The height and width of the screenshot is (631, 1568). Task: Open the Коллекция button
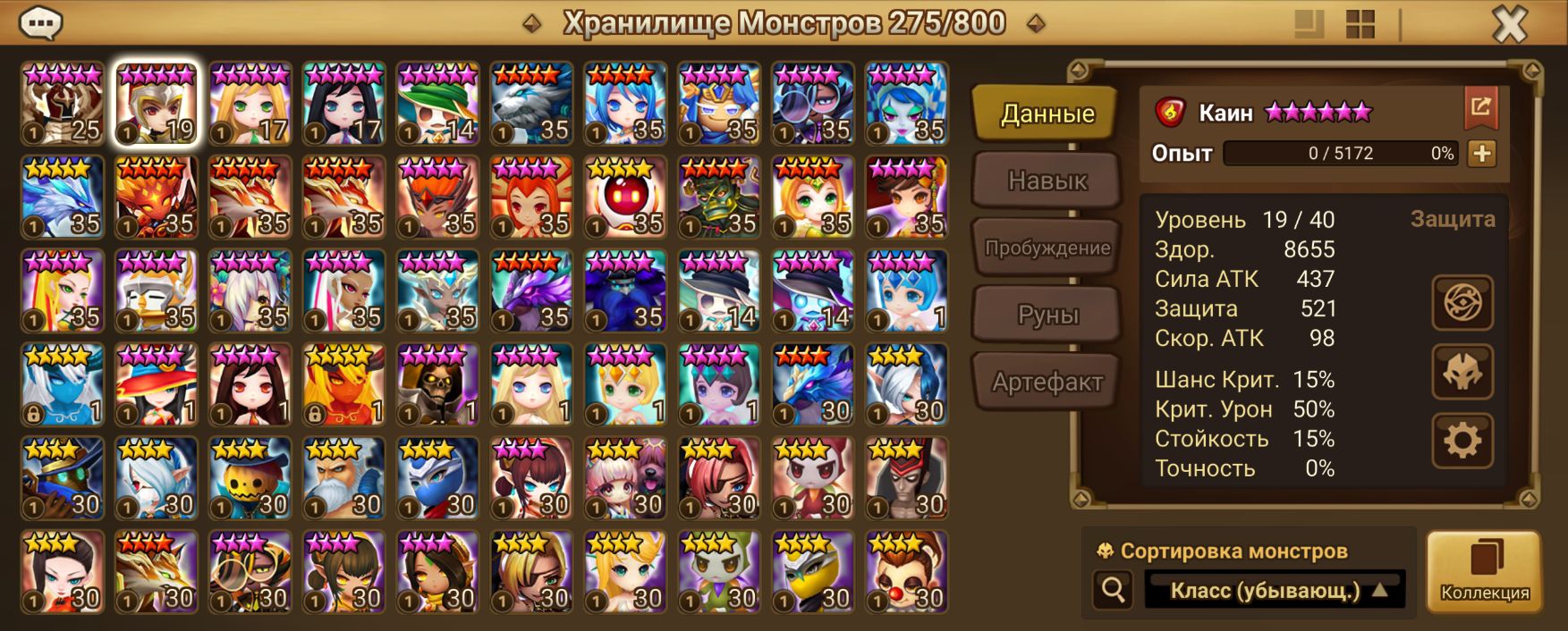(1484, 570)
